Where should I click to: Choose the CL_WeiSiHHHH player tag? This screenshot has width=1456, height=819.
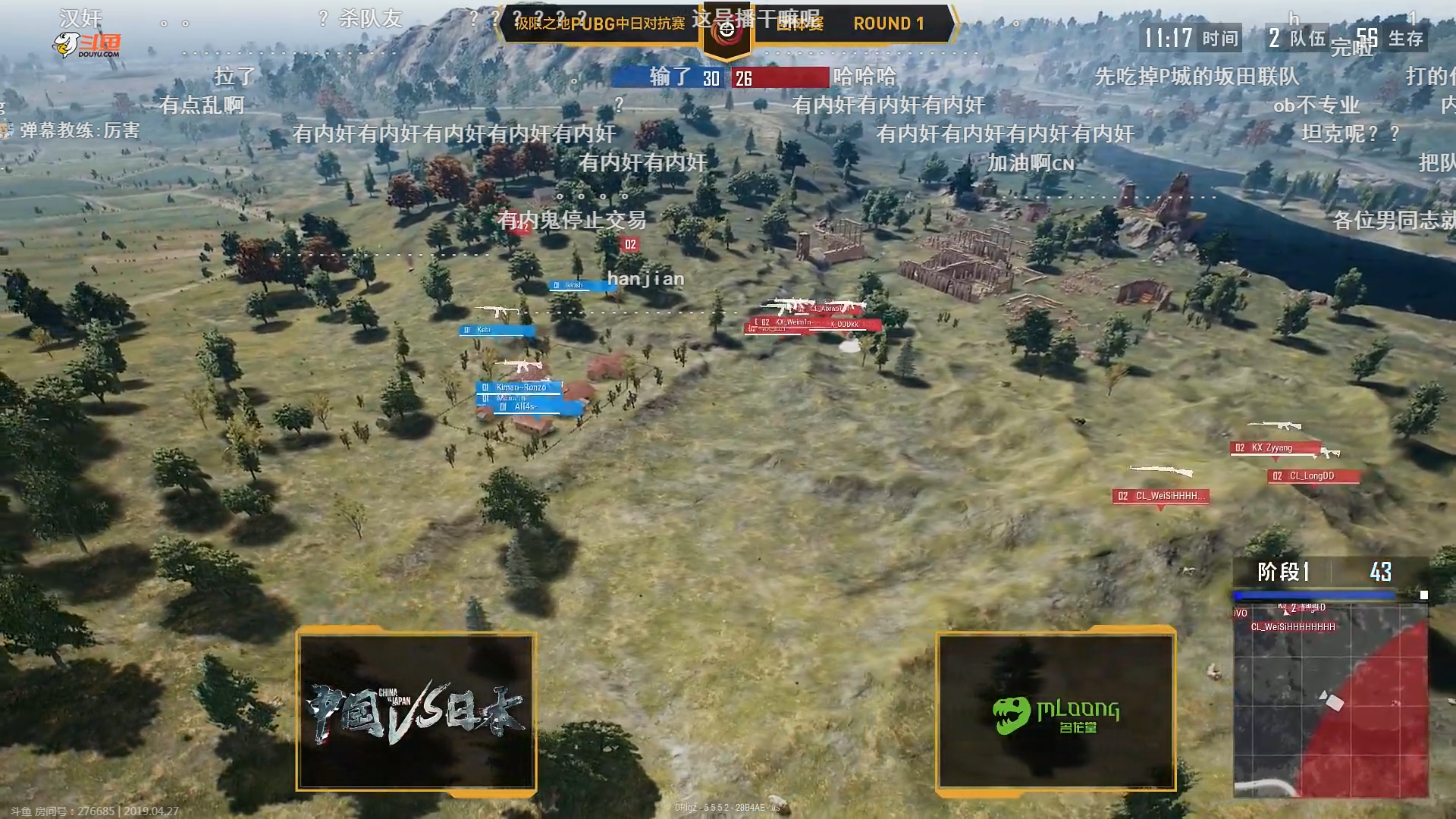coord(1160,496)
